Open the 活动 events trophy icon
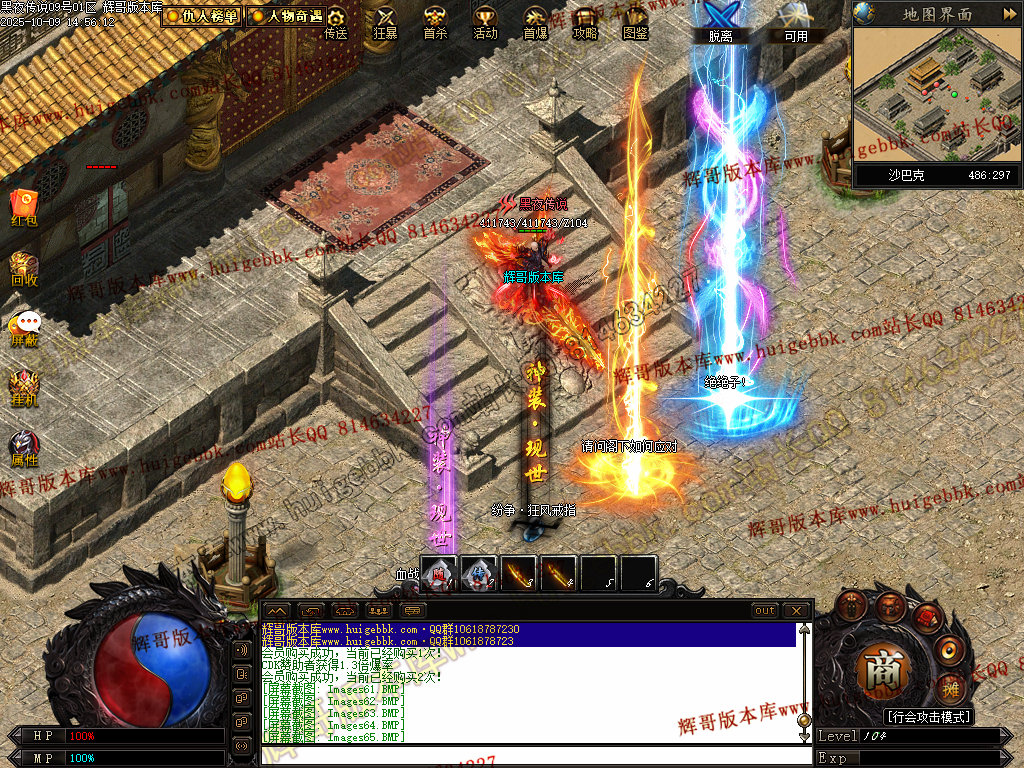 pyautogui.click(x=485, y=22)
